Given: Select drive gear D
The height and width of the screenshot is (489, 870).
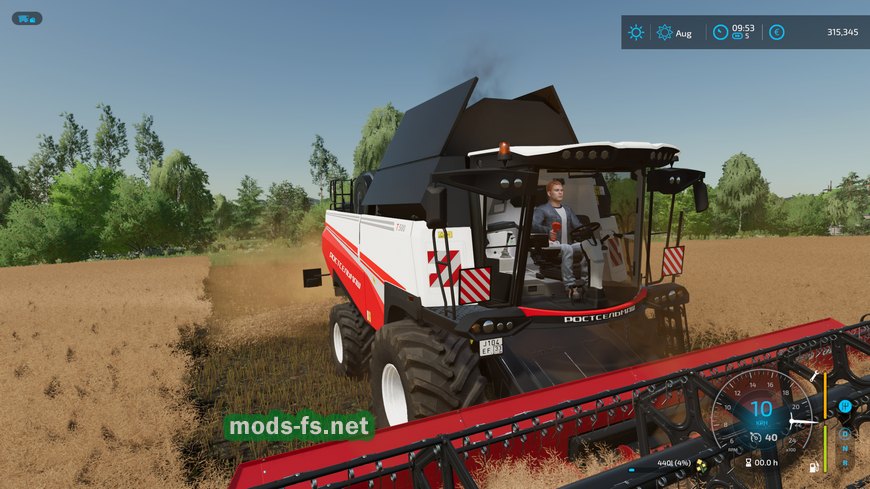Looking at the screenshot, I should [845, 433].
